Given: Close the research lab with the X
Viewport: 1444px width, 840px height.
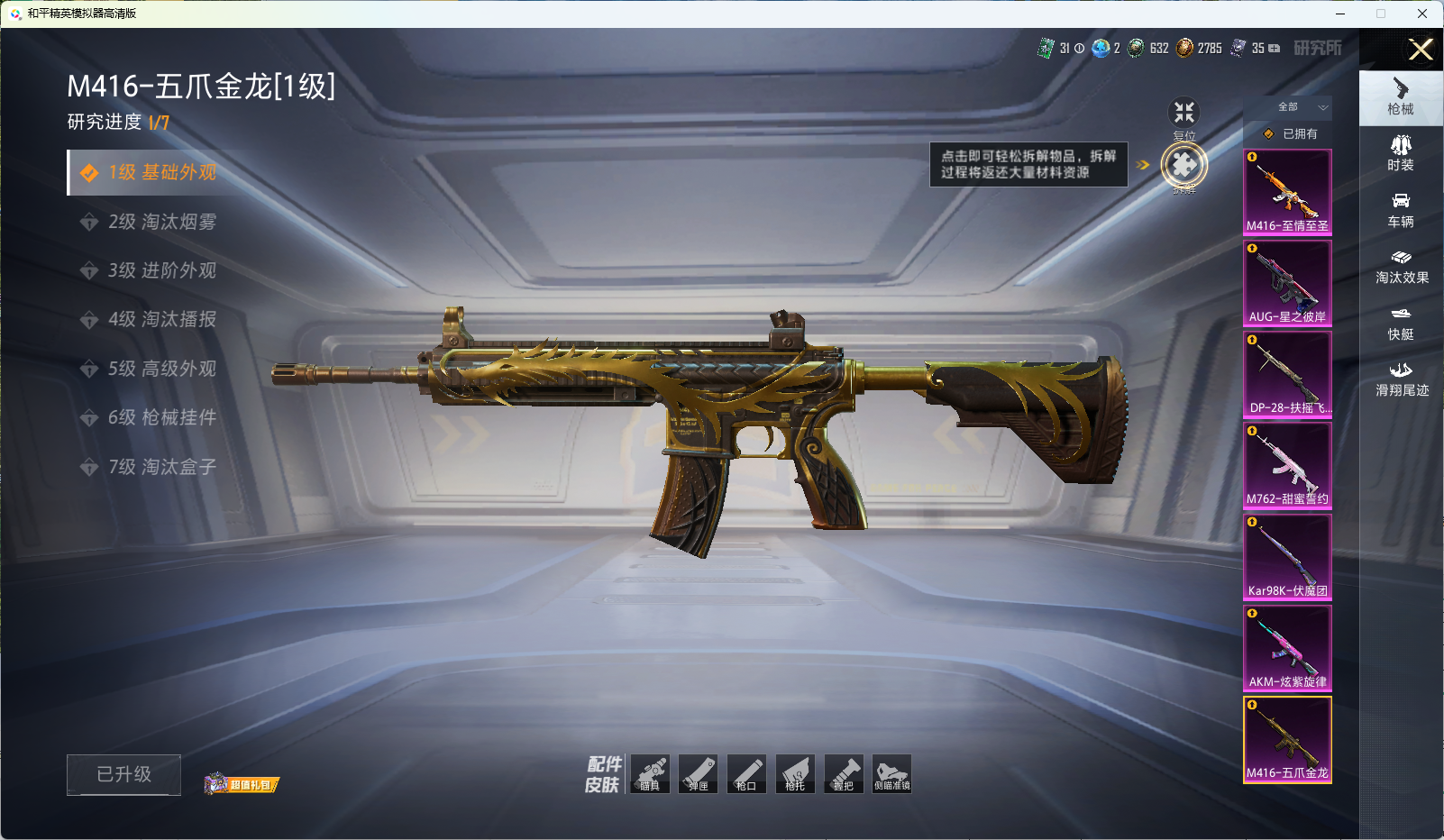Looking at the screenshot, I should [1421, 50].
